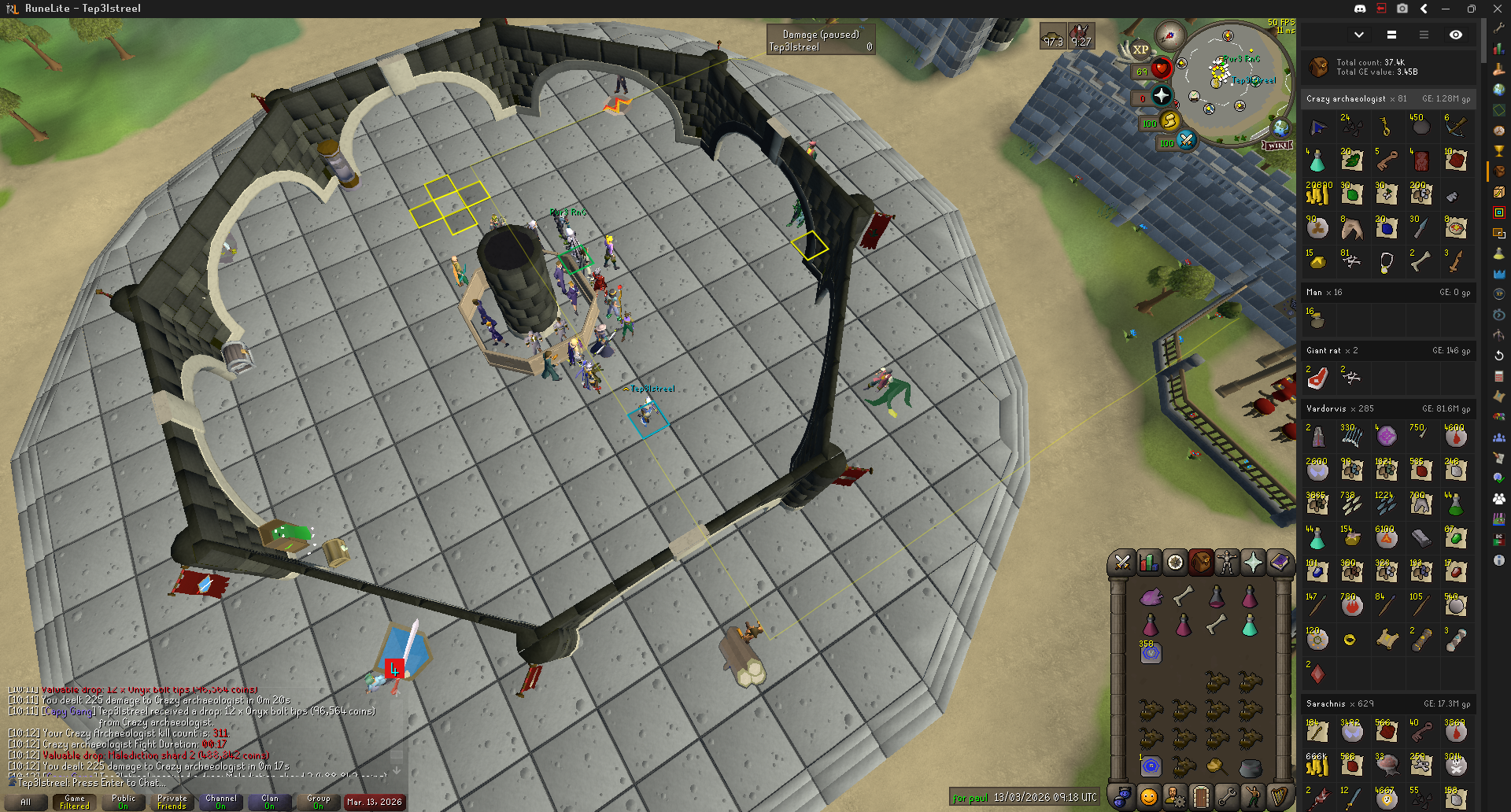
Task: Open the Worn Equipment tab
Action: coord(1226,563)
